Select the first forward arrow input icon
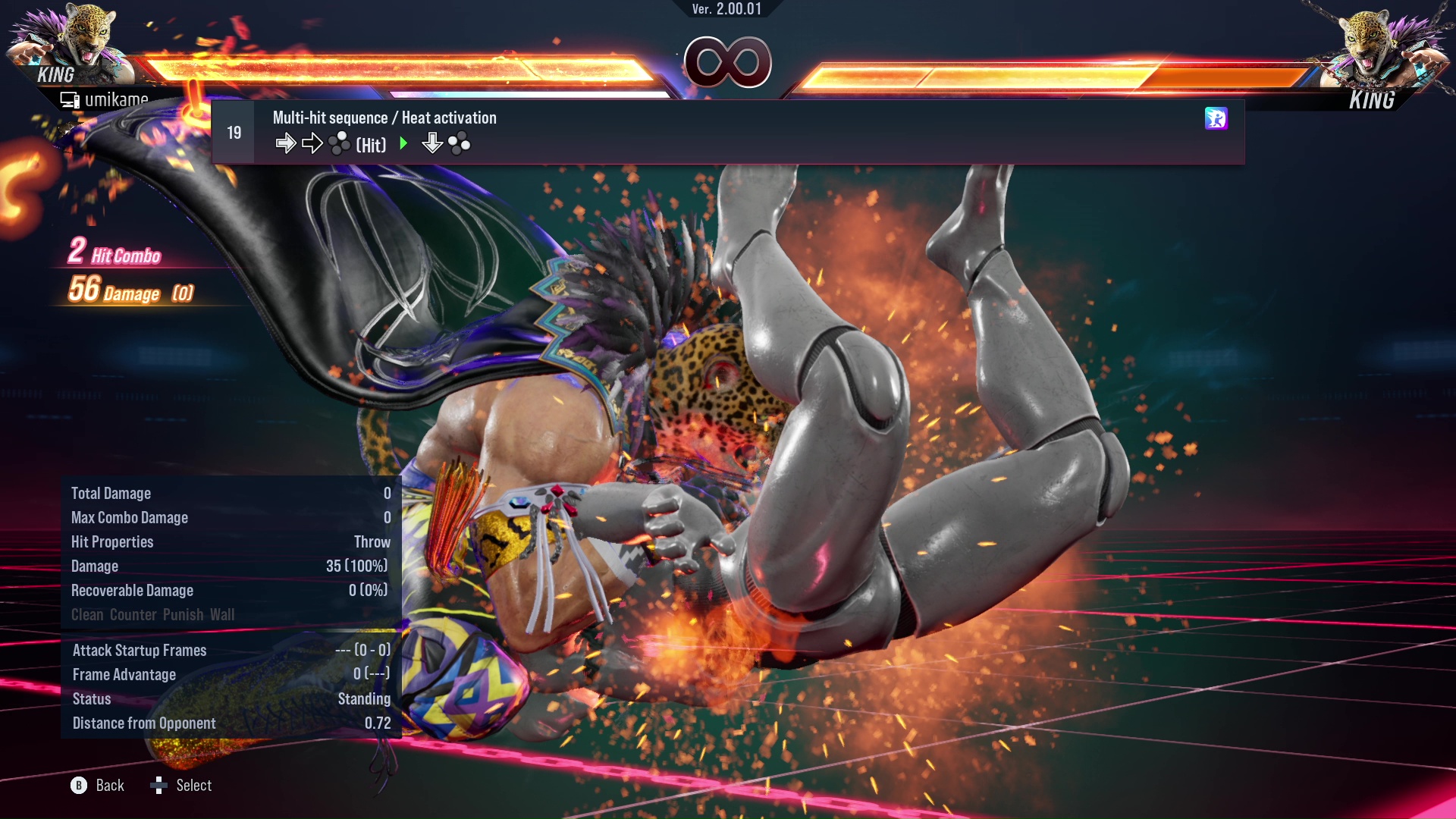 (x=286, y=143)
